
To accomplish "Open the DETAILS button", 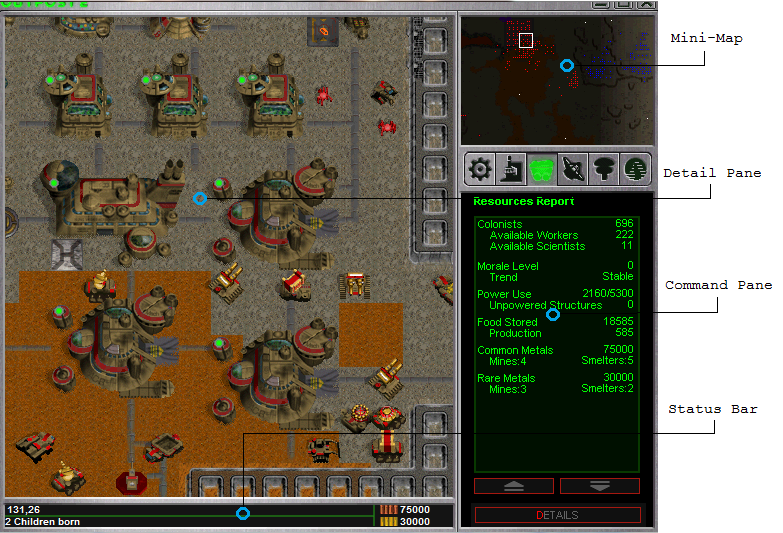I will (x=557, y=515).
